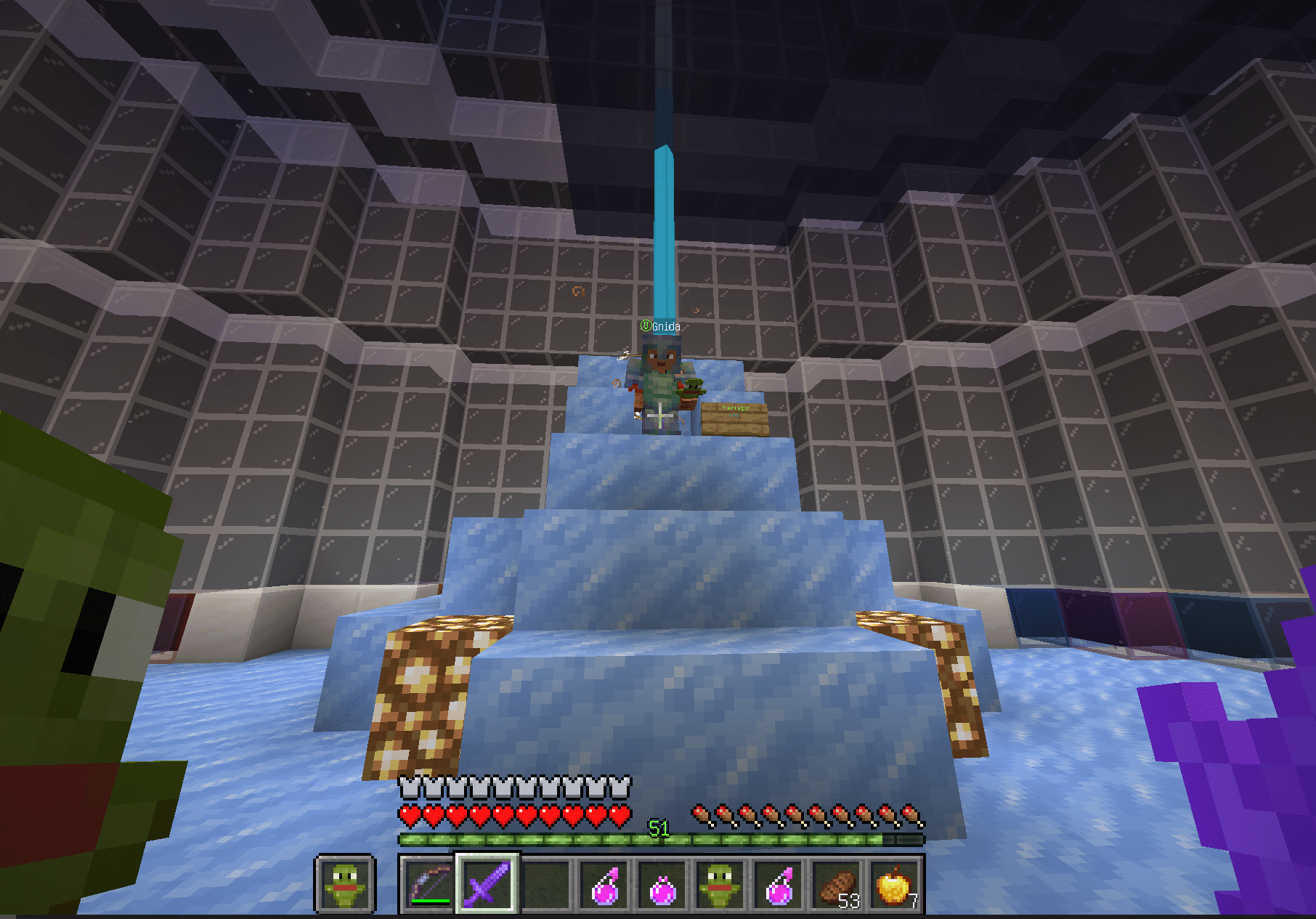Image resolution: width=1316 pixels, height=919 pixels.
Task: Select the bow in the hotbar
Action: tap(428, 885)
